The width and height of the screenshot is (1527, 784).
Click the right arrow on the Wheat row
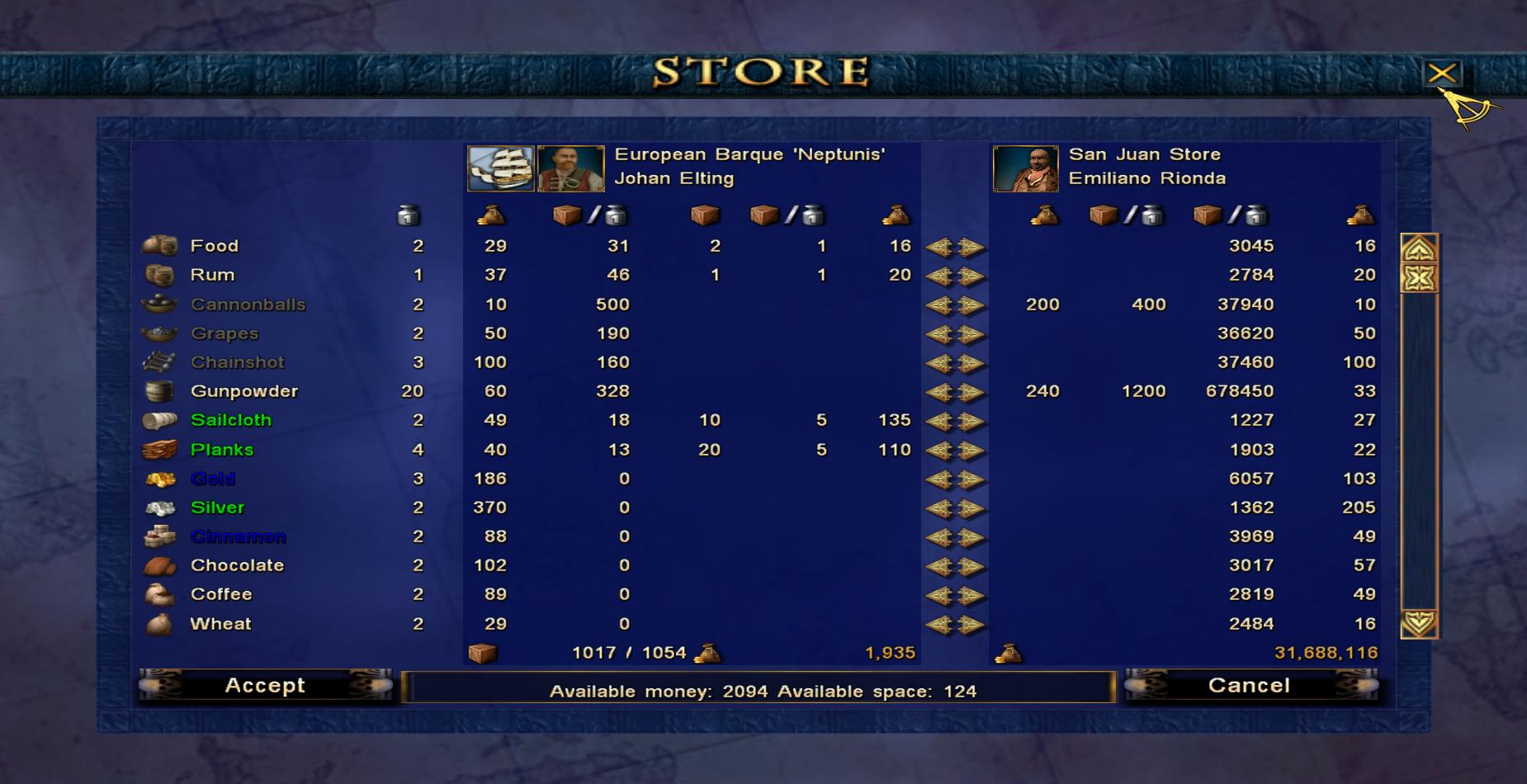pyautogui.click(x=972, y=625)
